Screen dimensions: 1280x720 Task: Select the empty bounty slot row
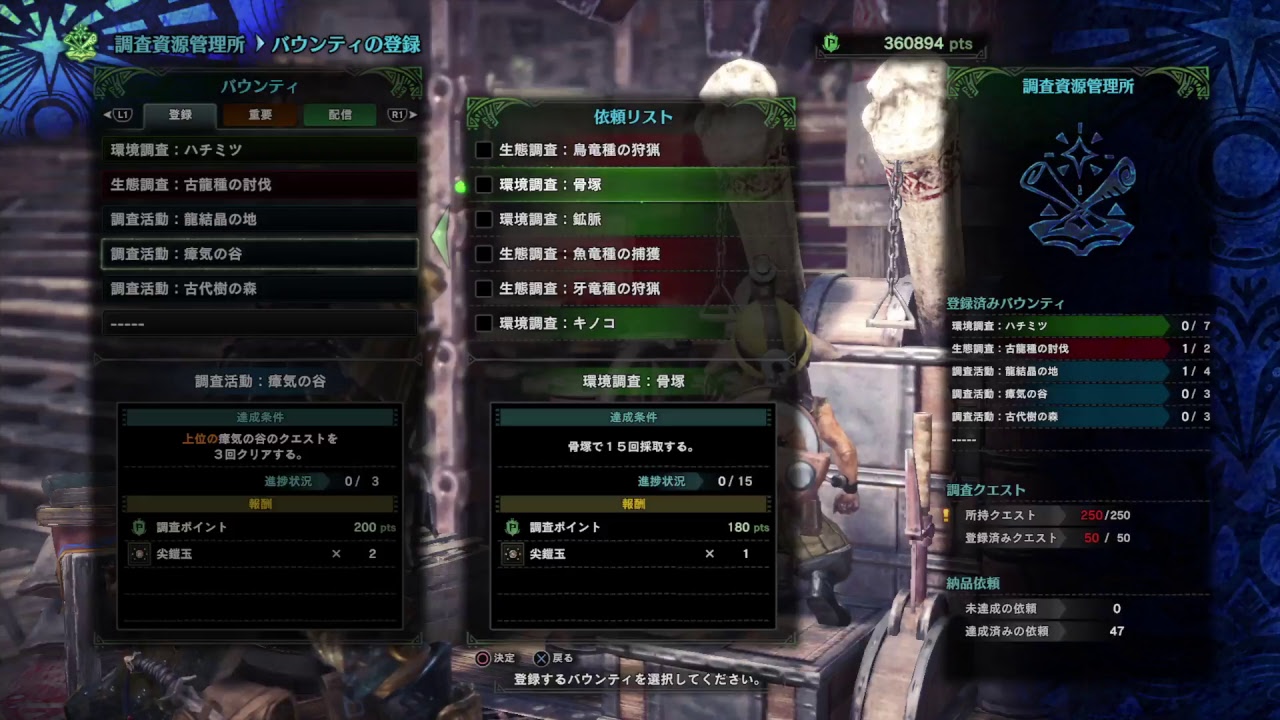coord(260,323)
